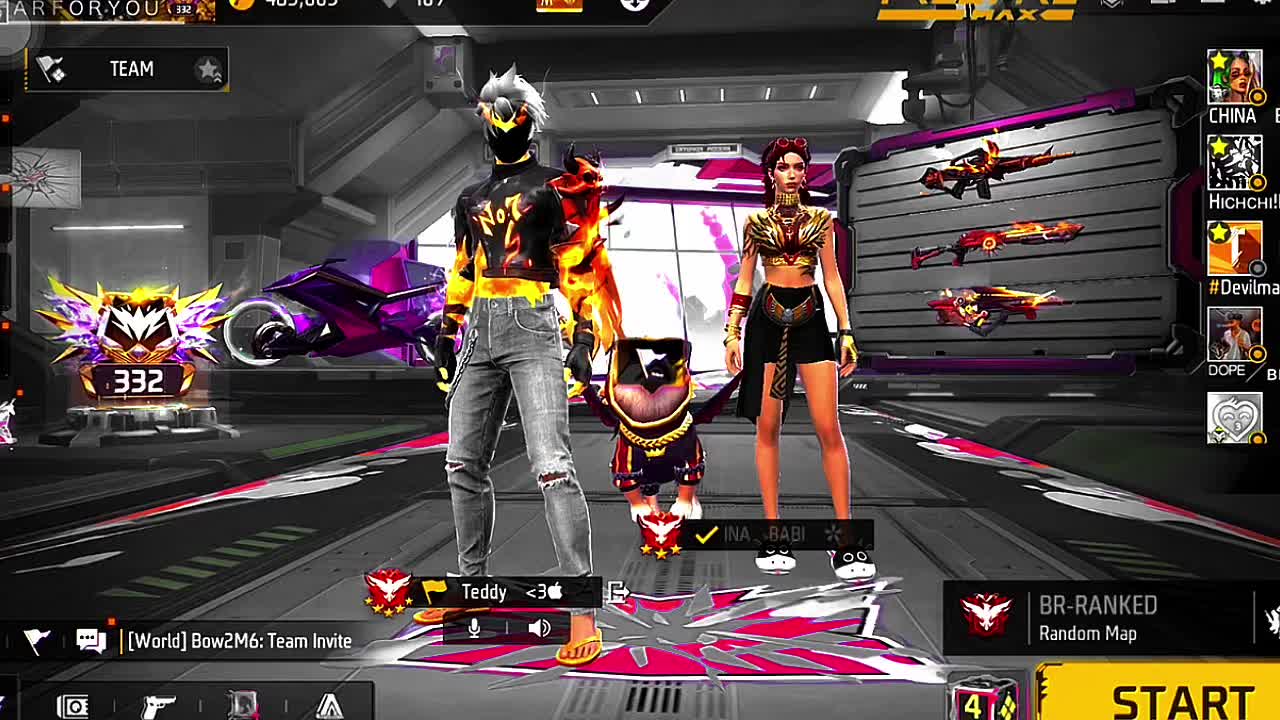Select friend #Devilma in the friends list
This screenshot has height=720, width=1280.
point(1234,248)
